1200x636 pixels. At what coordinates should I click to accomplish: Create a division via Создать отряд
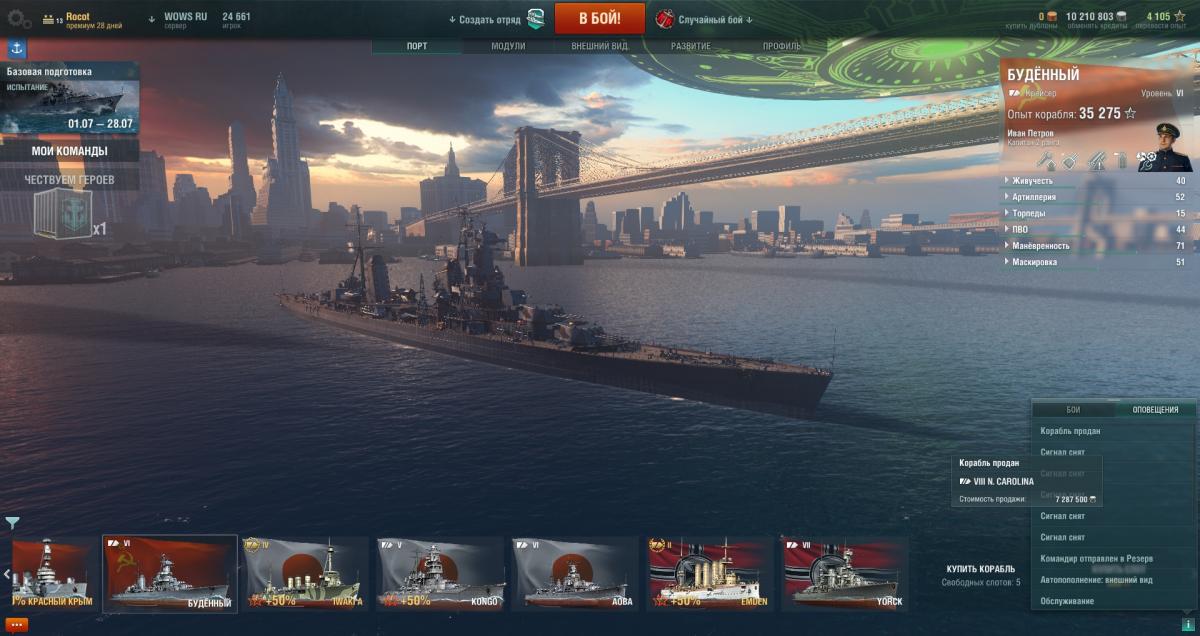490,19
